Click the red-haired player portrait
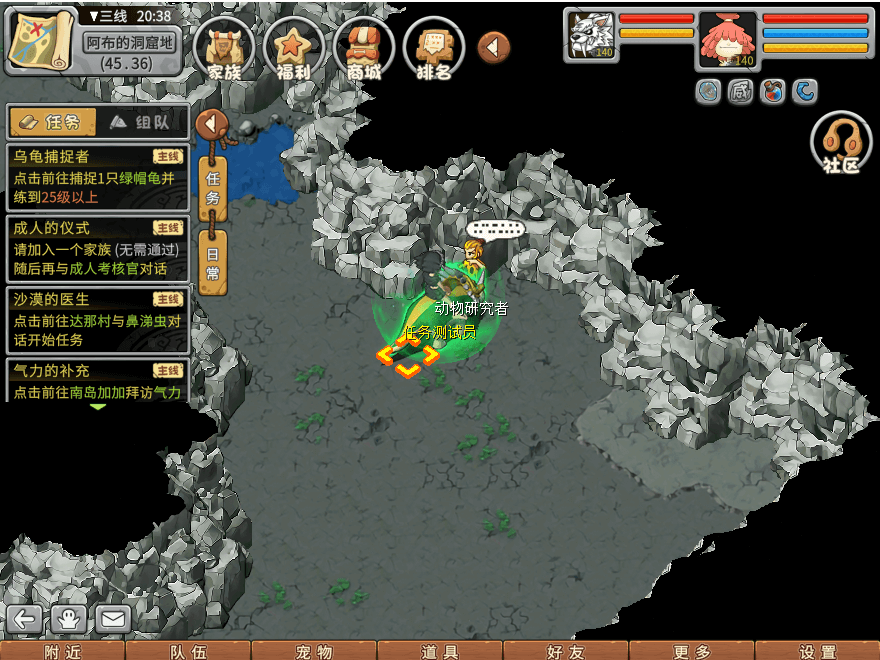880x660 pixels. [x=727, y=41]
